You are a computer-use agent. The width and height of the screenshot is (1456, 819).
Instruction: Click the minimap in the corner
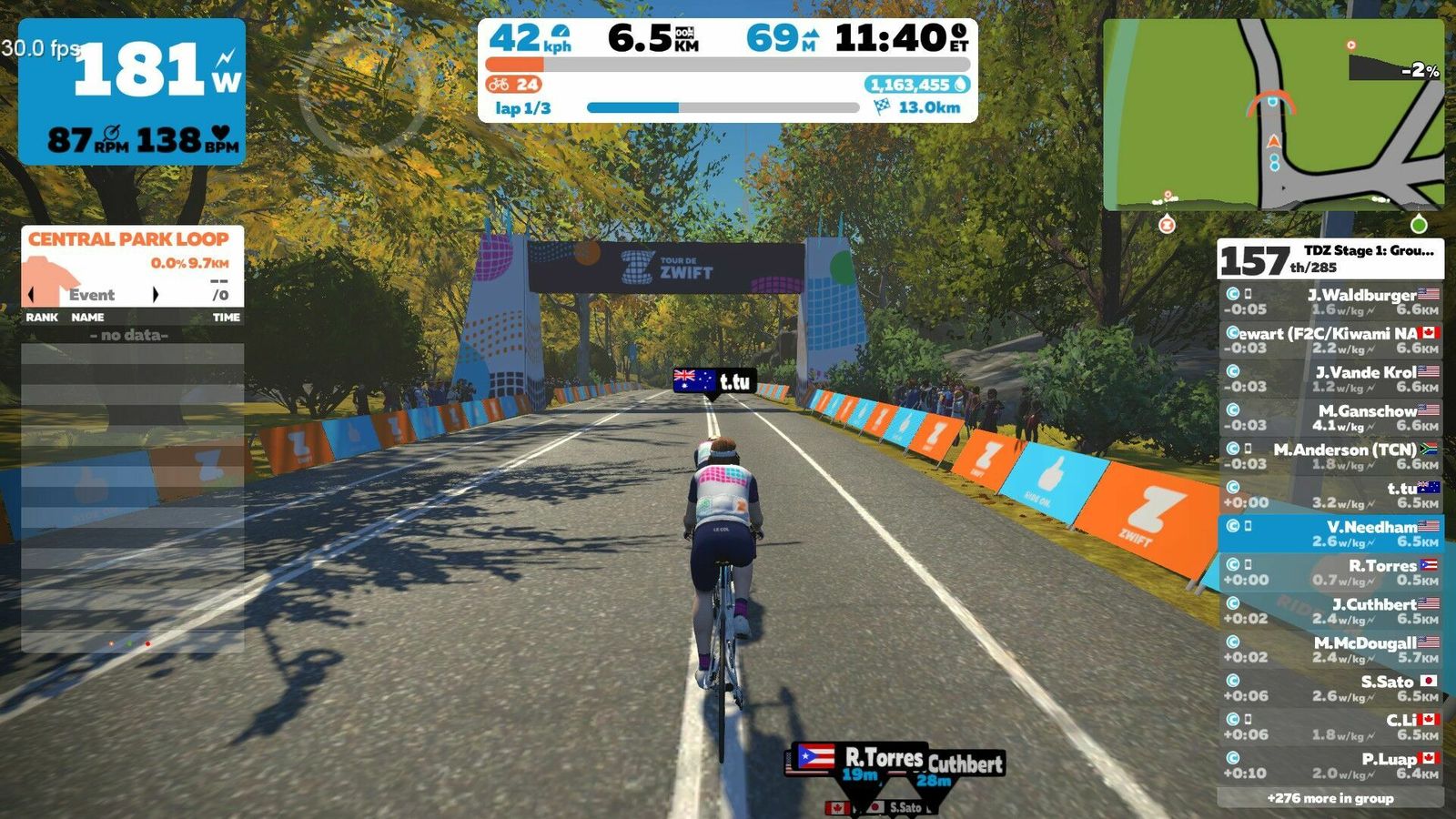[1272, 115]
